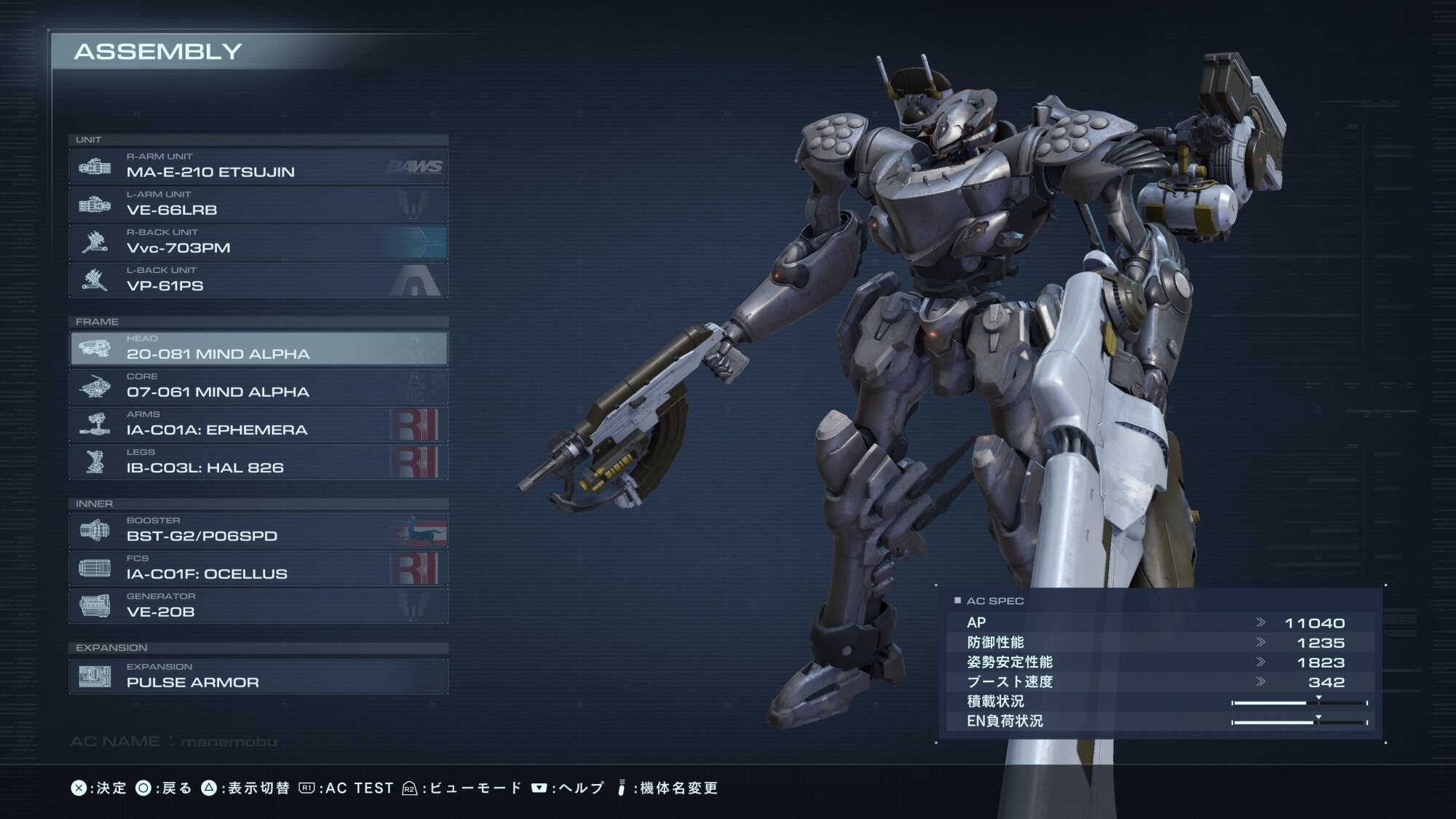Choose the R-BACK UNIT Vvc-703PM slot
Viewport: 1456px width, 819px height.
258,242
